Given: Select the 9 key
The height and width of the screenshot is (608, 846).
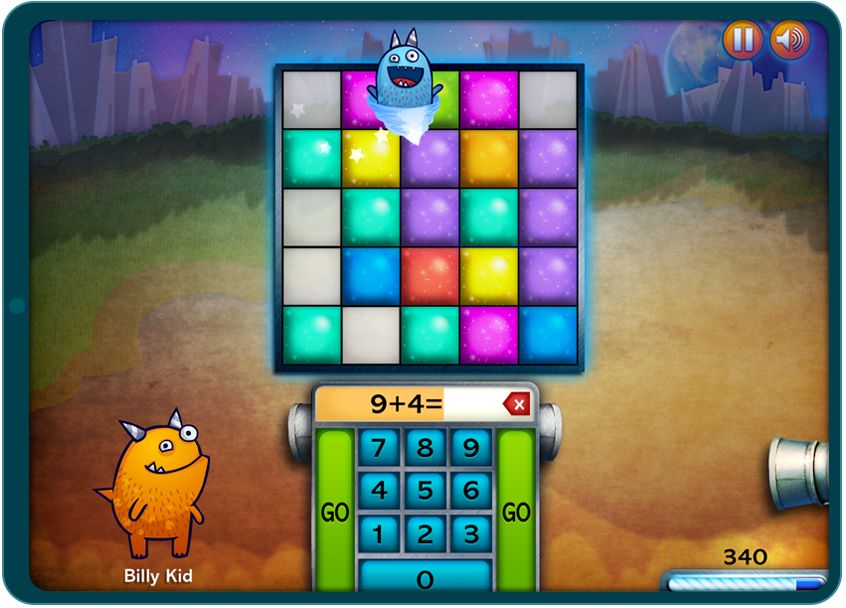Looking at the screenshot, I should click(471, 447).
